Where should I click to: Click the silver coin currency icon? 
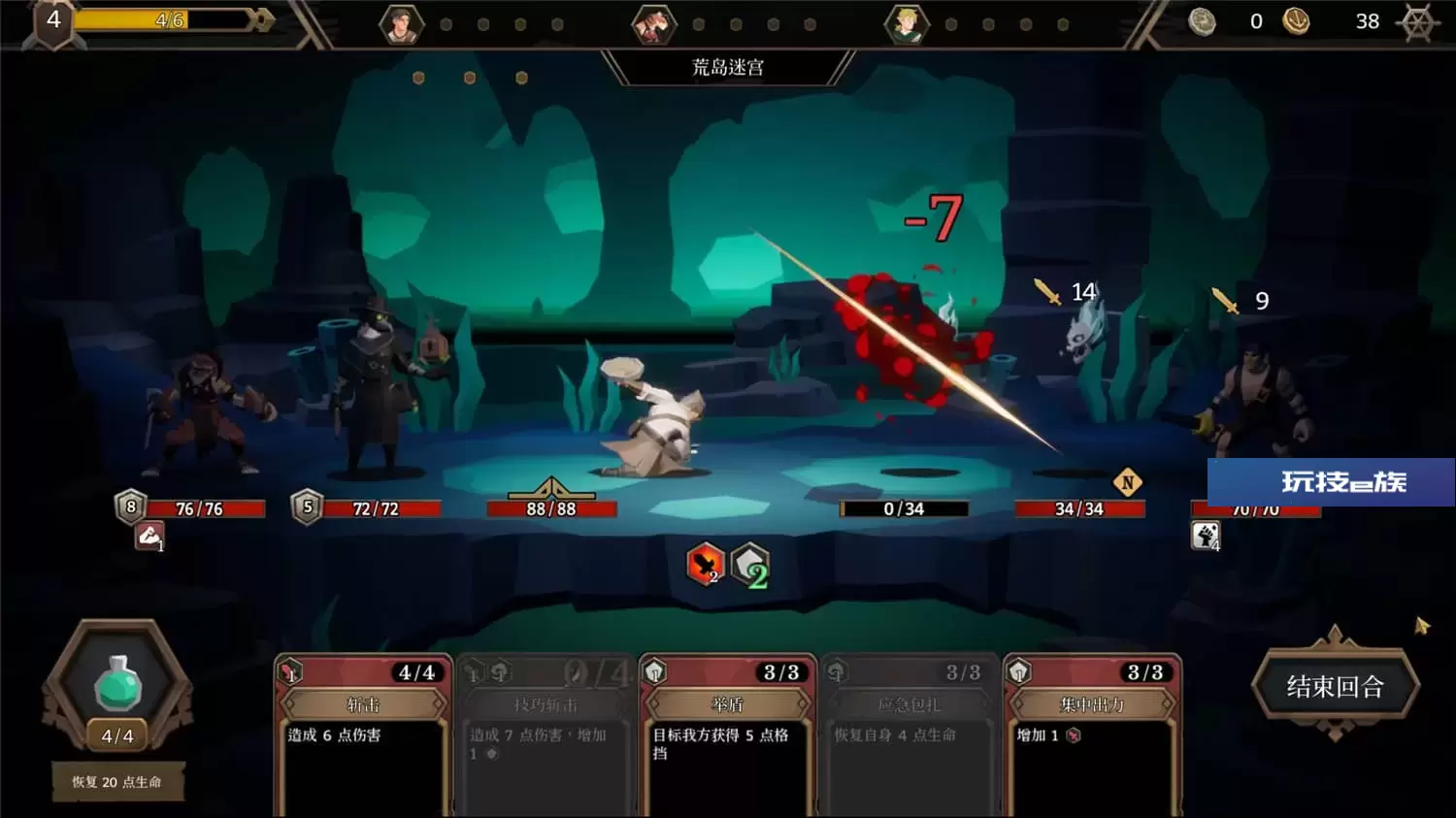(1203, 21)
